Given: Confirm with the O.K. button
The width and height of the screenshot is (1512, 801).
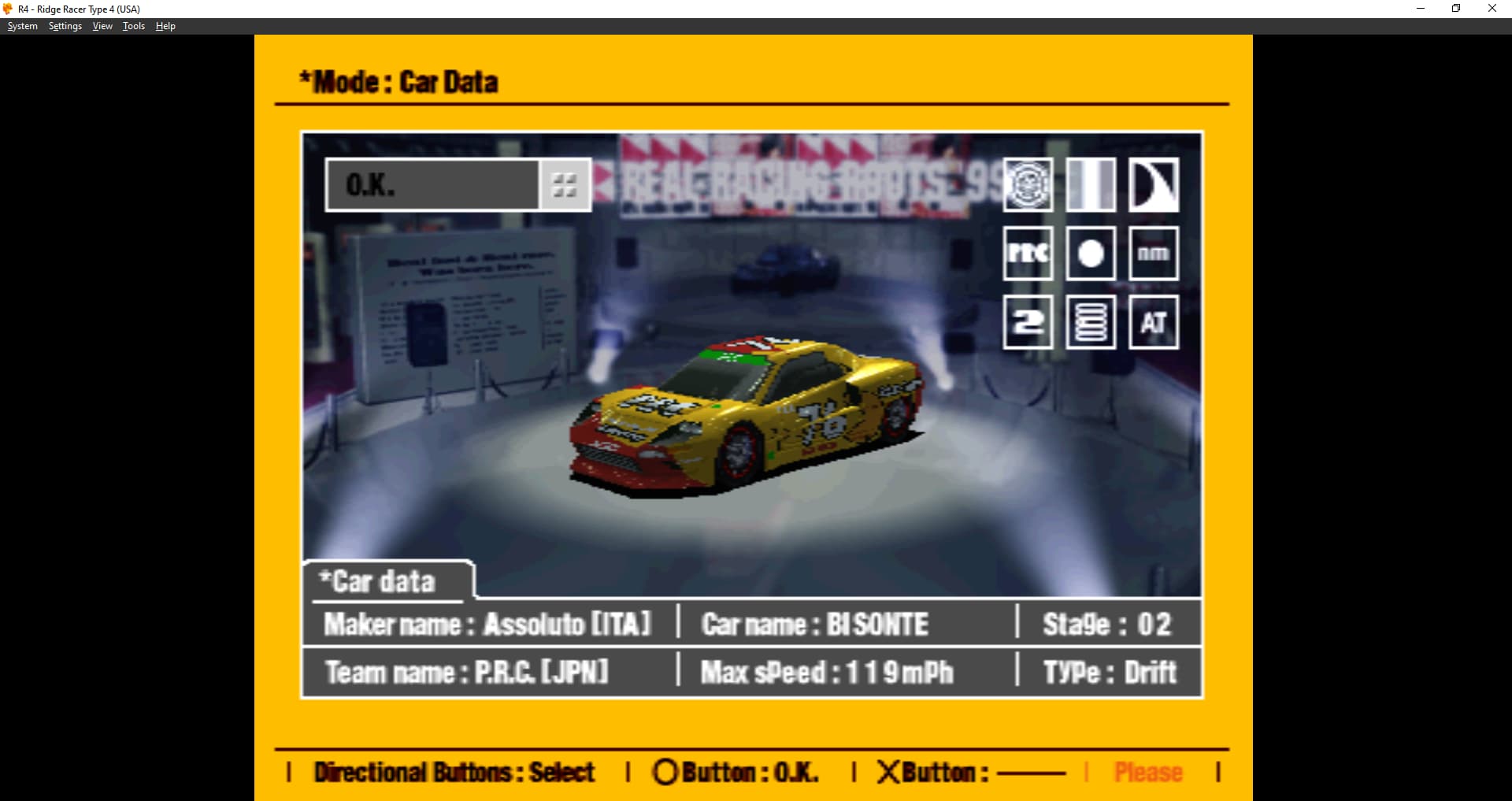Looking at the screenshot, I should point(432,185).
